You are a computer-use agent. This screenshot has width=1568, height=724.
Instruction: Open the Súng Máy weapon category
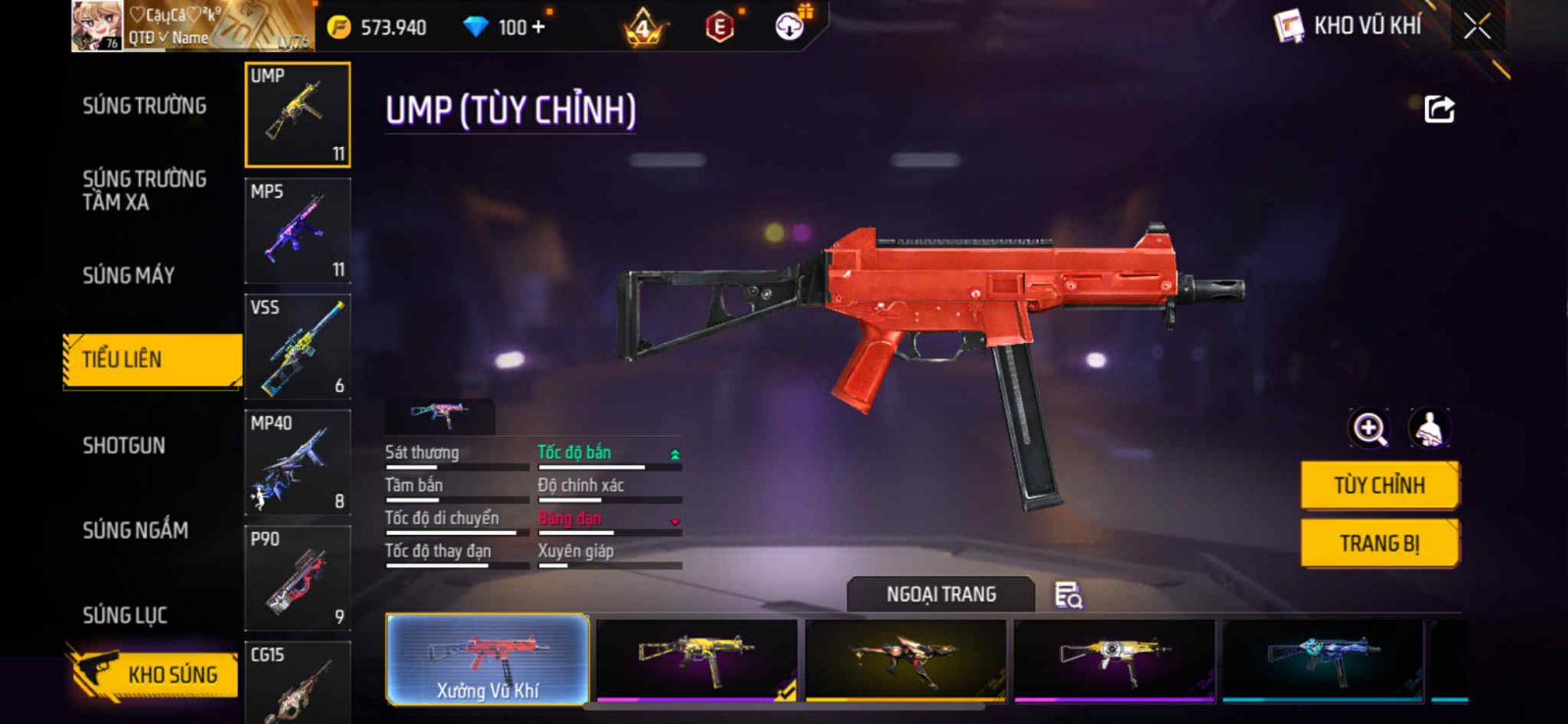[x=128, y=275]
